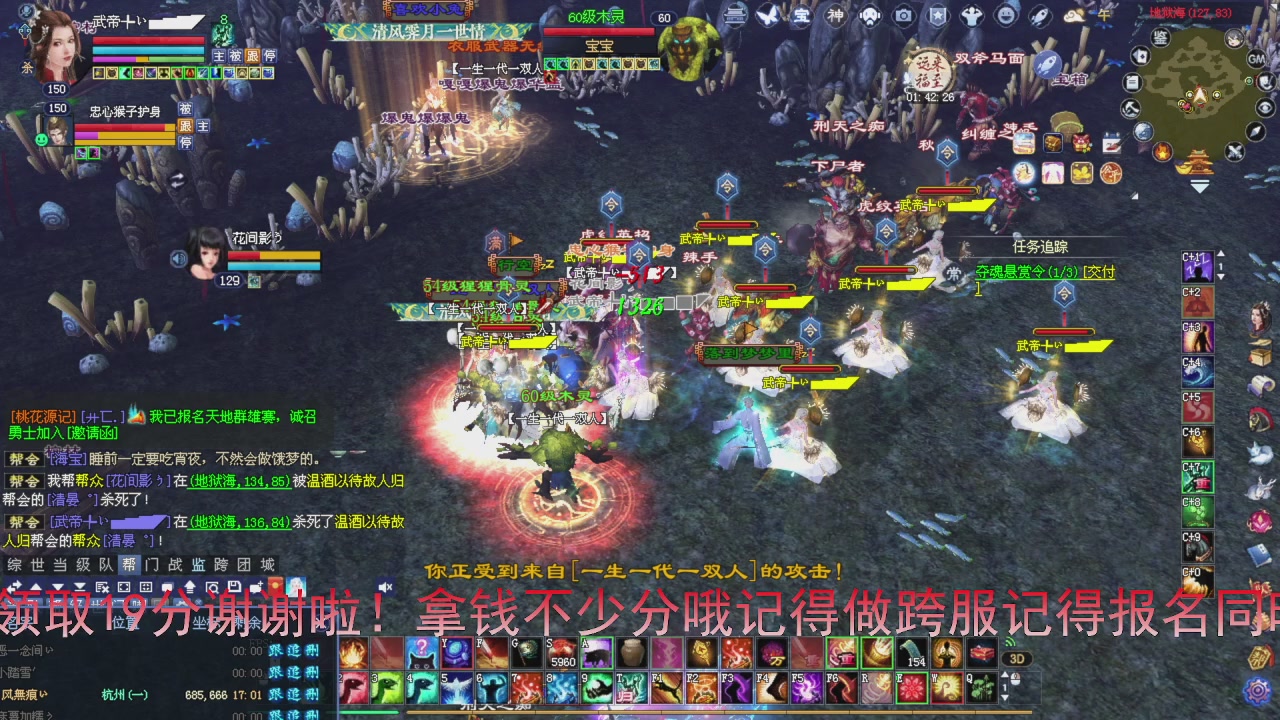Click the compass arrow icon on the minimap ring
Image resolution: width=1280 pixels, height=720 pixels.
click(1255, 133)
